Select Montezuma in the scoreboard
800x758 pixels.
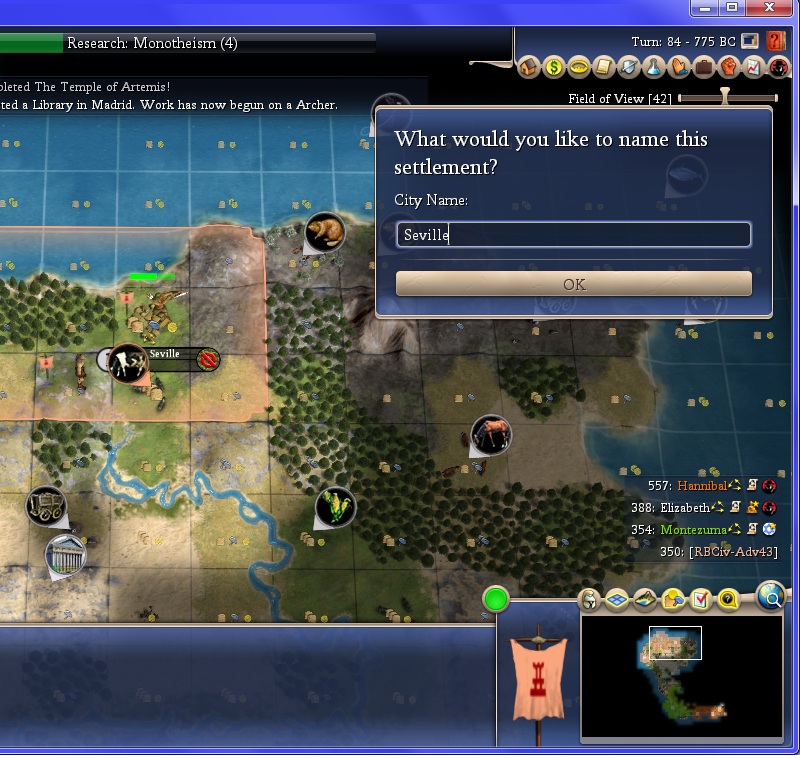tap(687, 530)
